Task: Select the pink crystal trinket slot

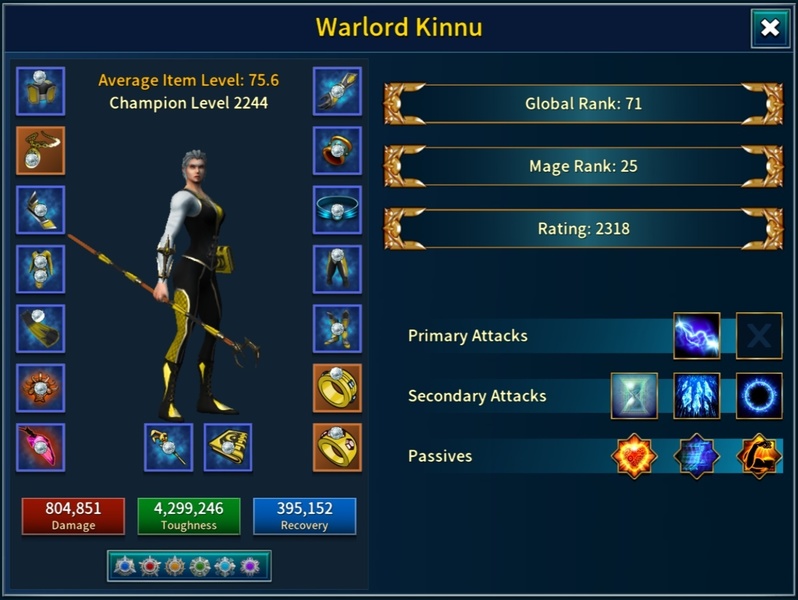Action: (41, 448)
